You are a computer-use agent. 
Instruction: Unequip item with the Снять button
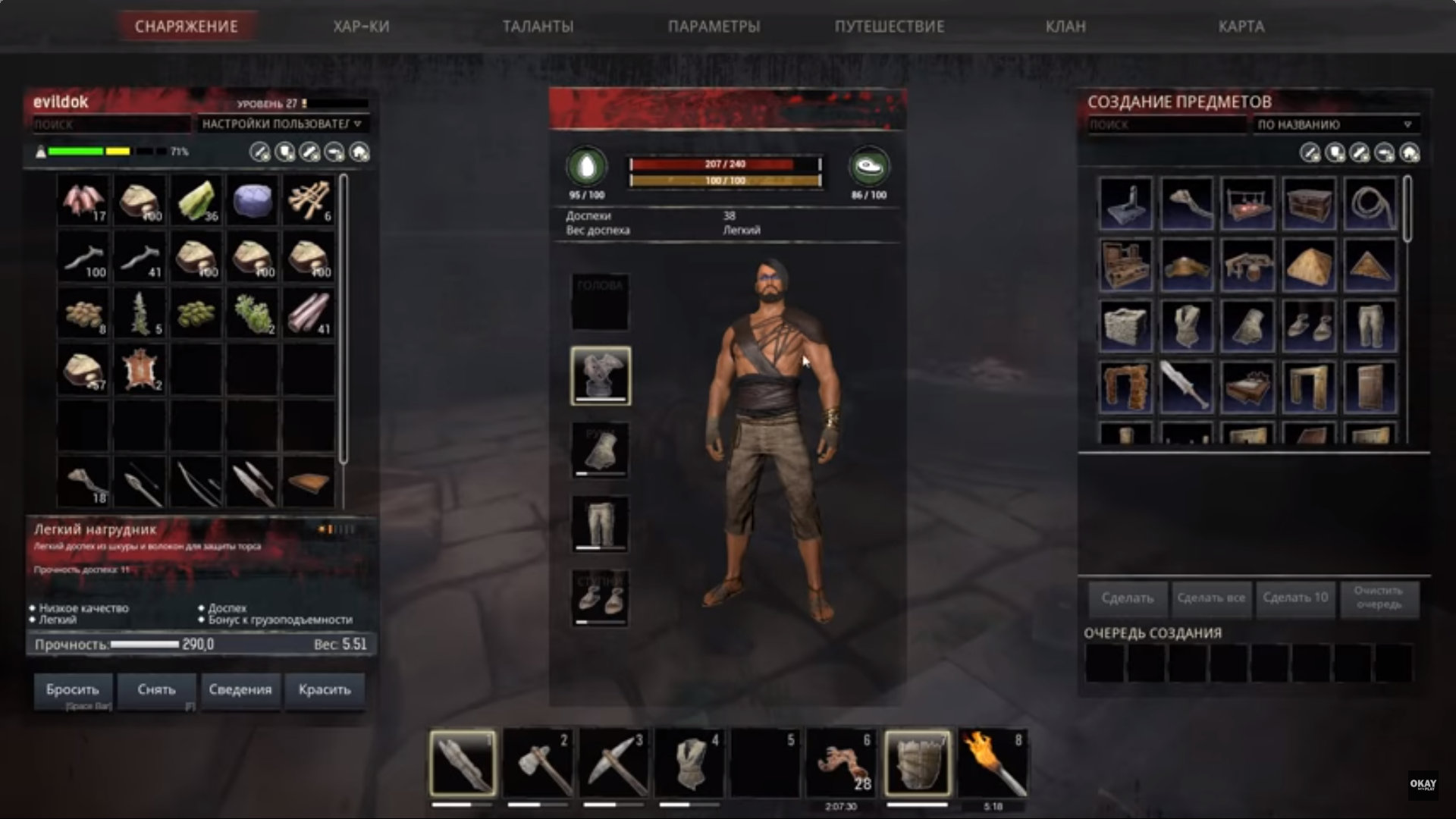[156, 689]
